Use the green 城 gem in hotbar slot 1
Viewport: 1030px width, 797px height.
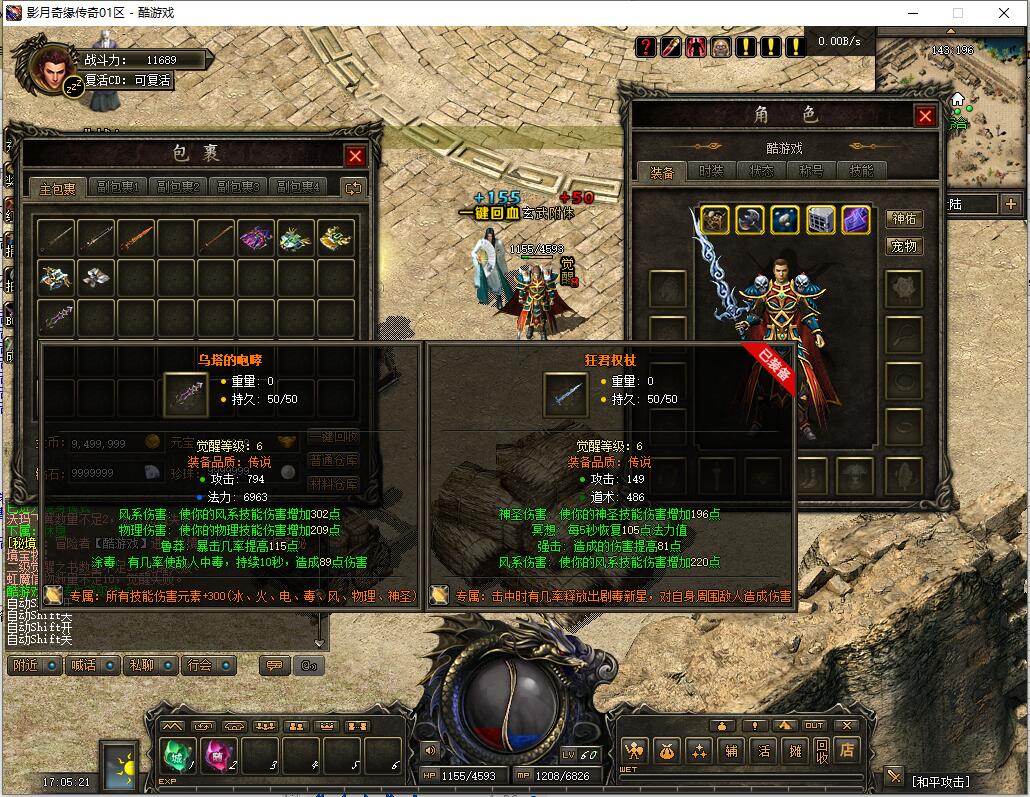[x=178, y=755]
